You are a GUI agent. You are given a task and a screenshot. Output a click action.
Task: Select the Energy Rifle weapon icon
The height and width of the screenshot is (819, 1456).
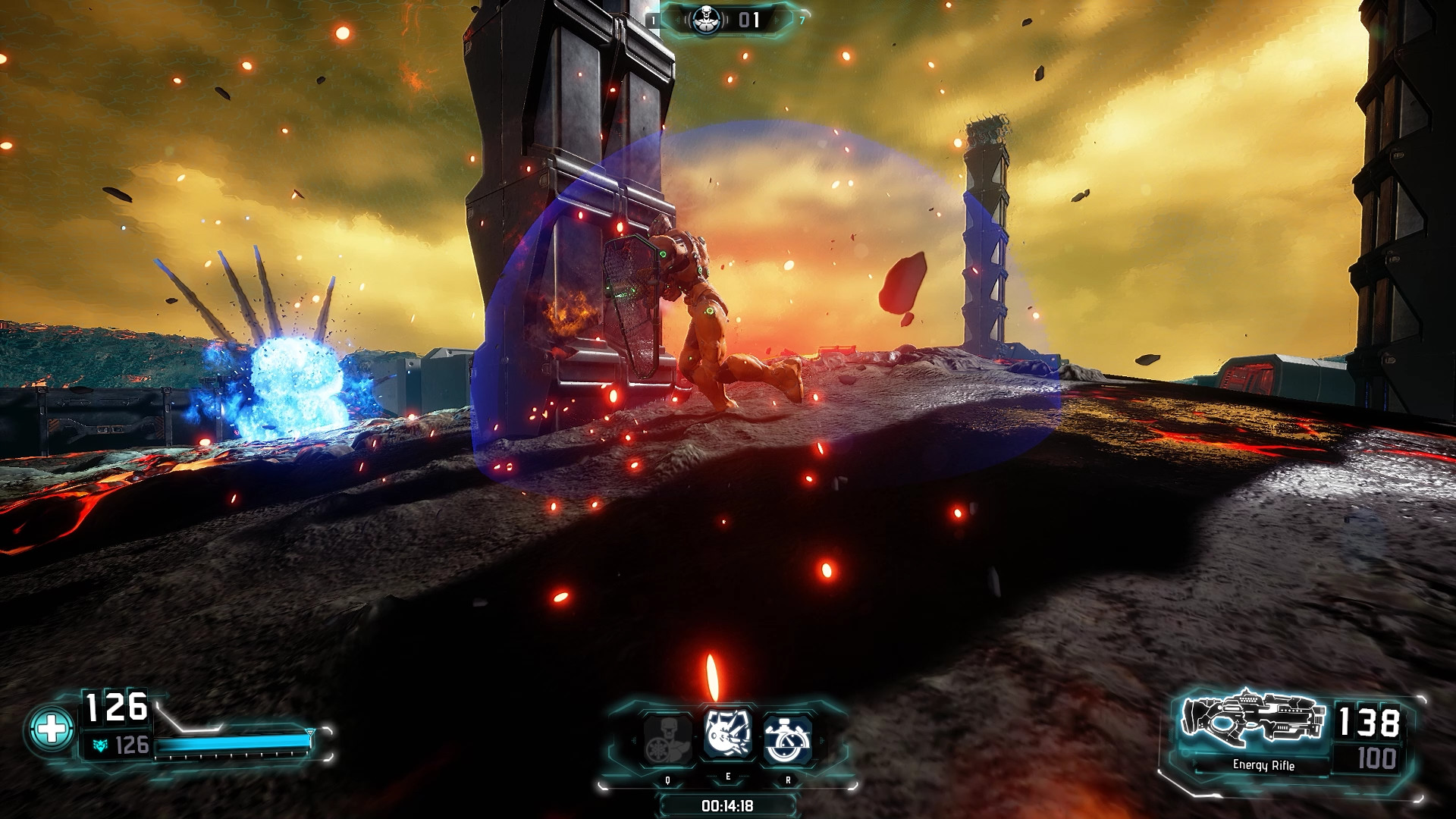[1253, 718]
